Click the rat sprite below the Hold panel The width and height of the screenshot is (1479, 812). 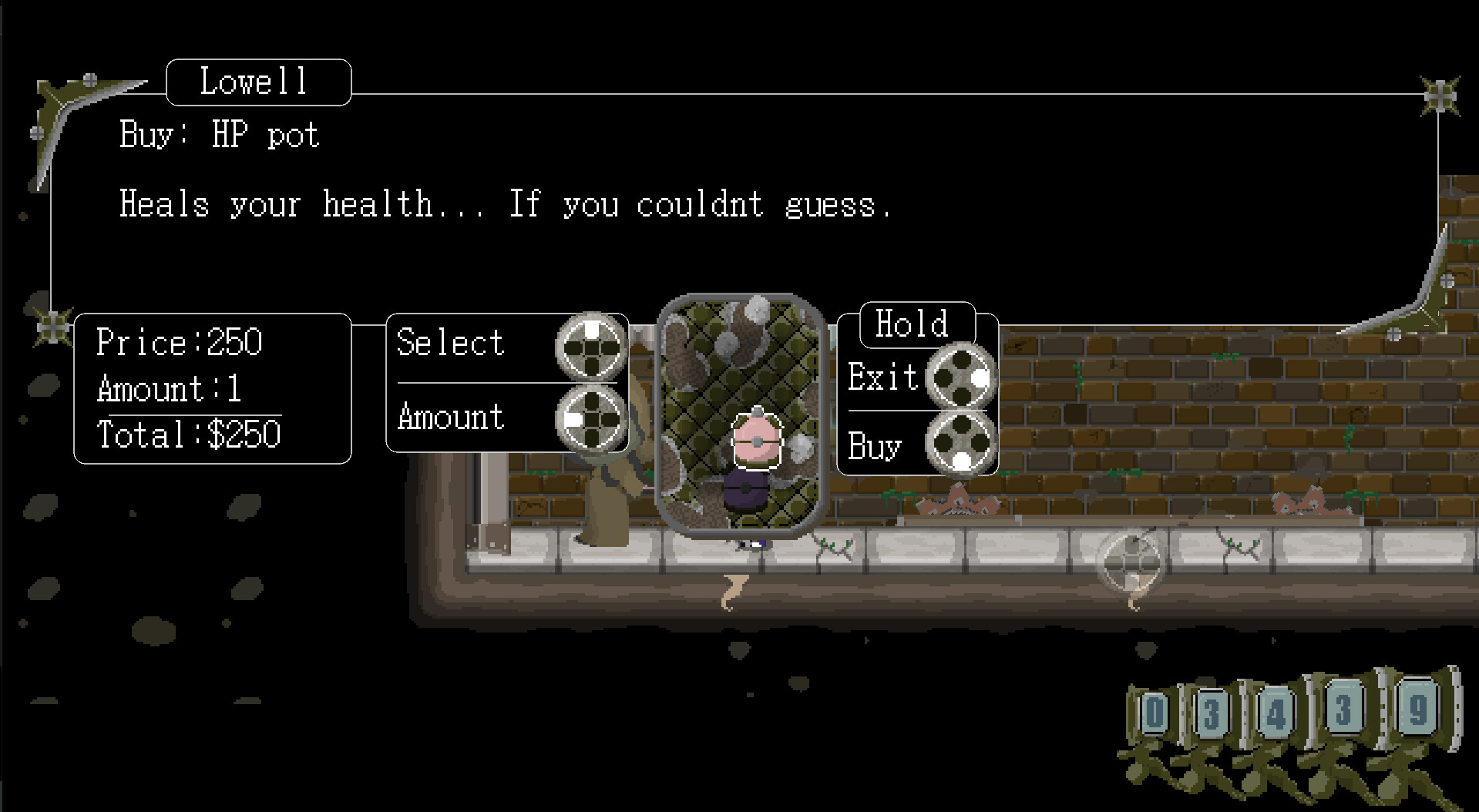click(x=958, y=502)
